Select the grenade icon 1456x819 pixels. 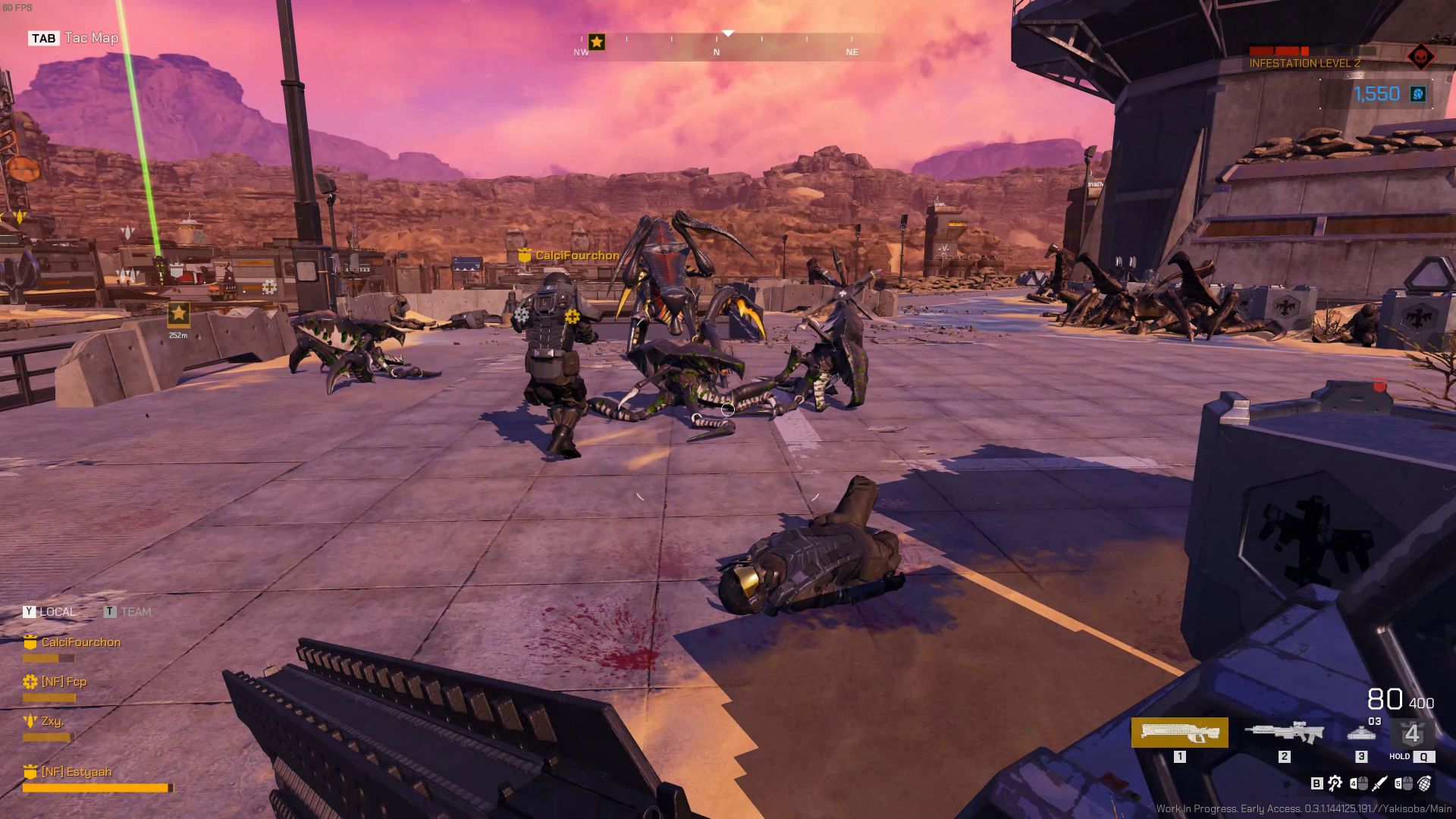click(x=1424, y=783)
